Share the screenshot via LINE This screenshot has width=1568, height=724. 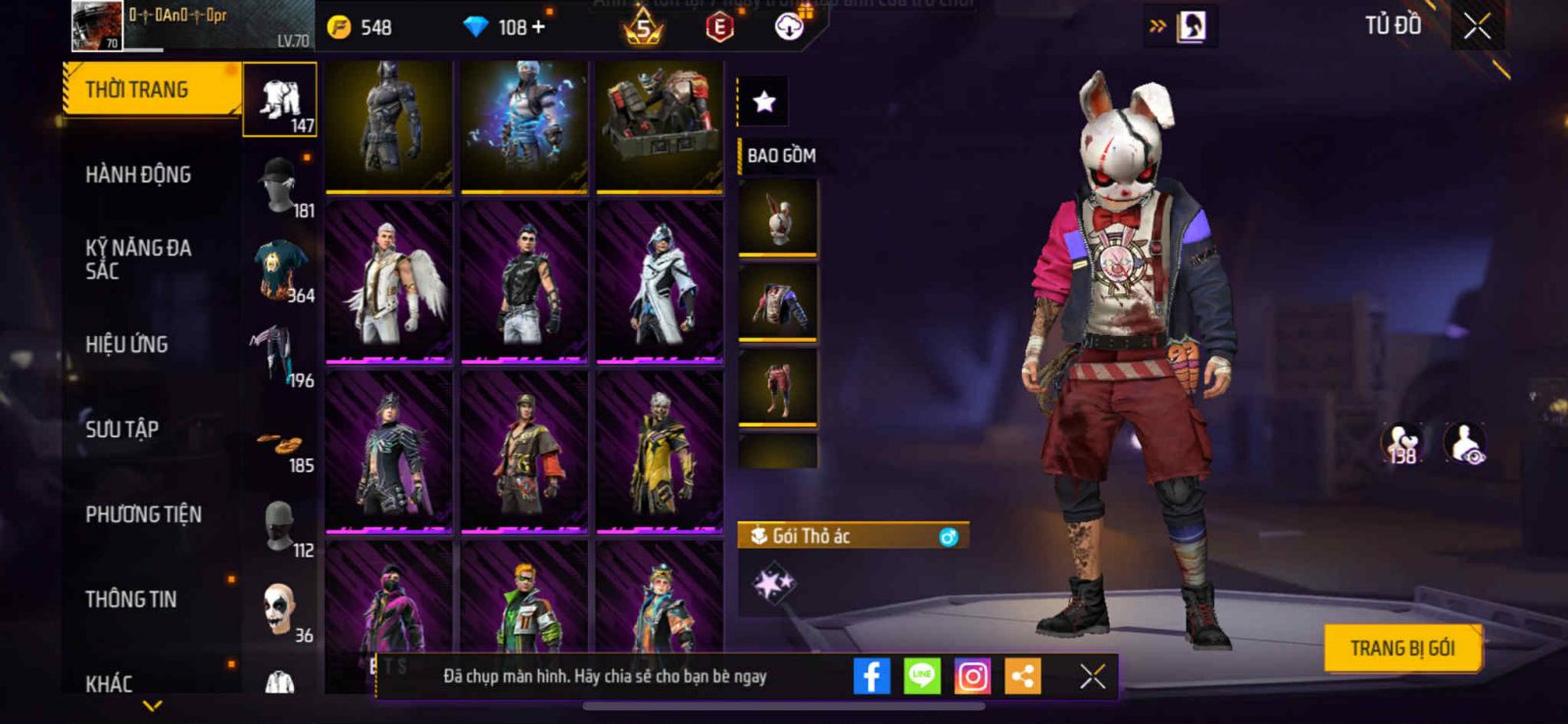click(921, 676)
